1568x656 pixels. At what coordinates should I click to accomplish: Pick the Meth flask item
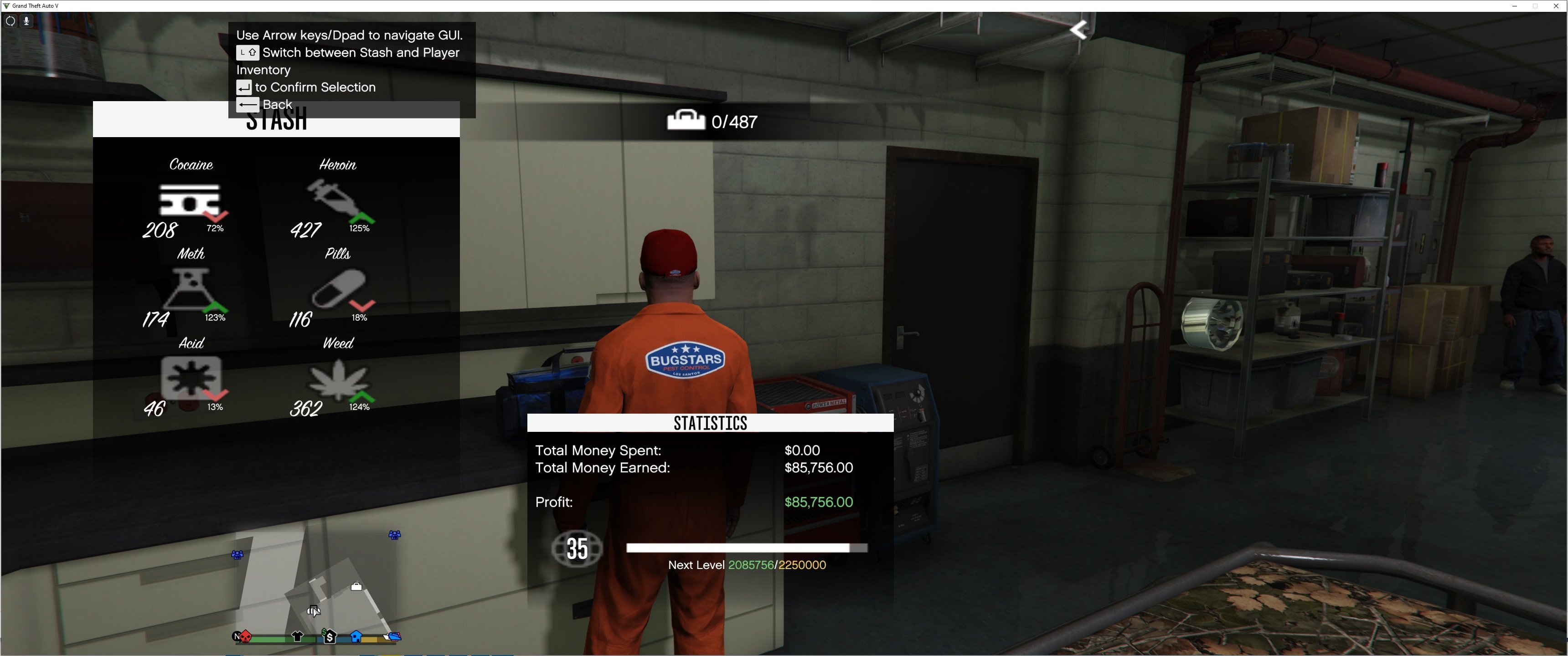pyautogui.click(x=189, y=289)
